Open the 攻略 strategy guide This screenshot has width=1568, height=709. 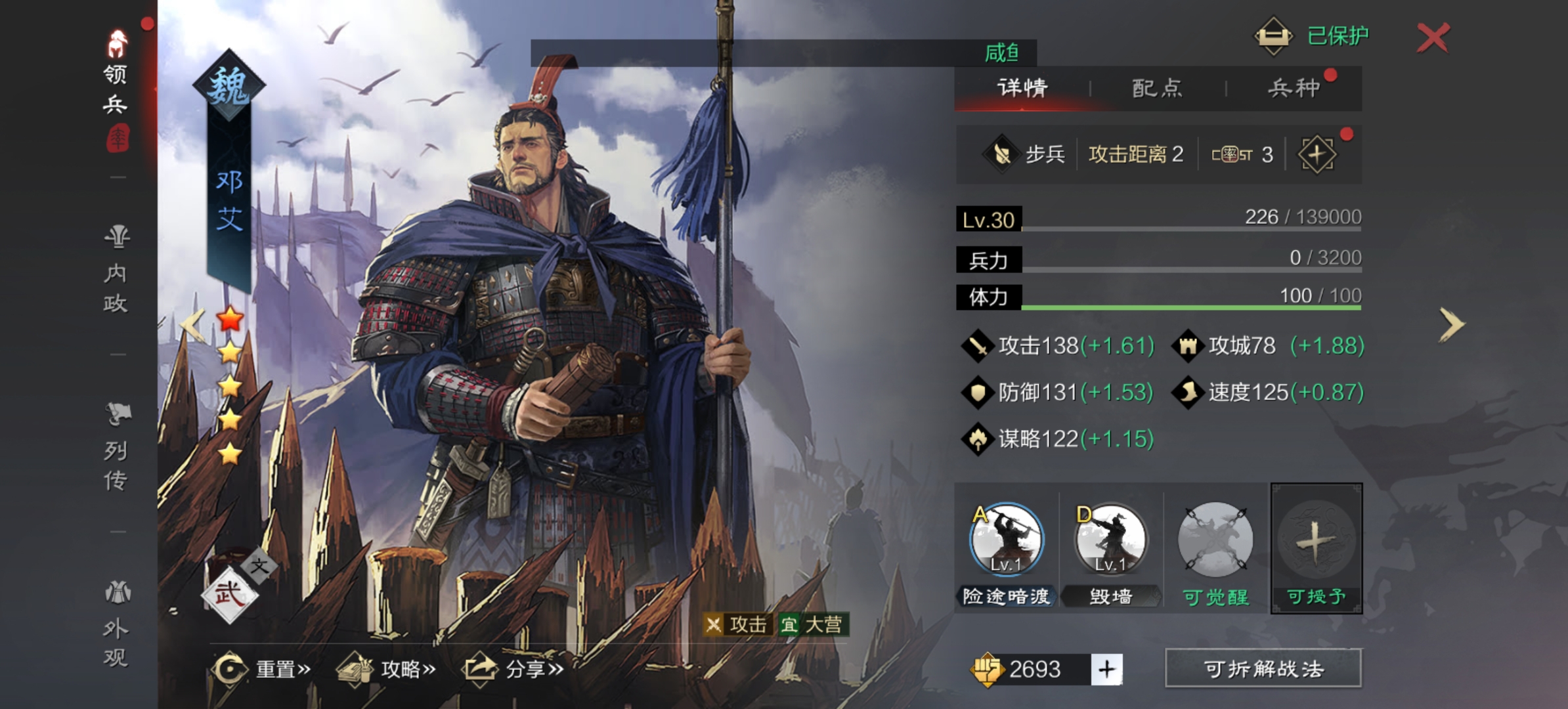387,670
